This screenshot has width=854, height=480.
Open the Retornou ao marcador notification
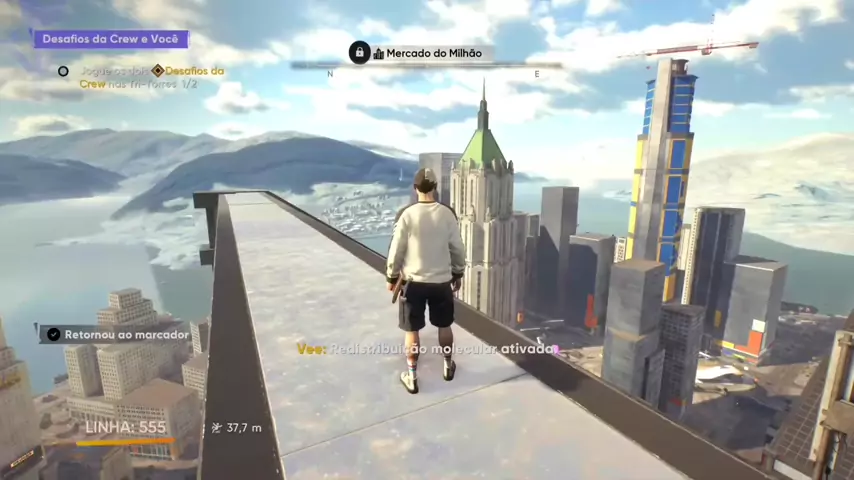coord(117,334)
